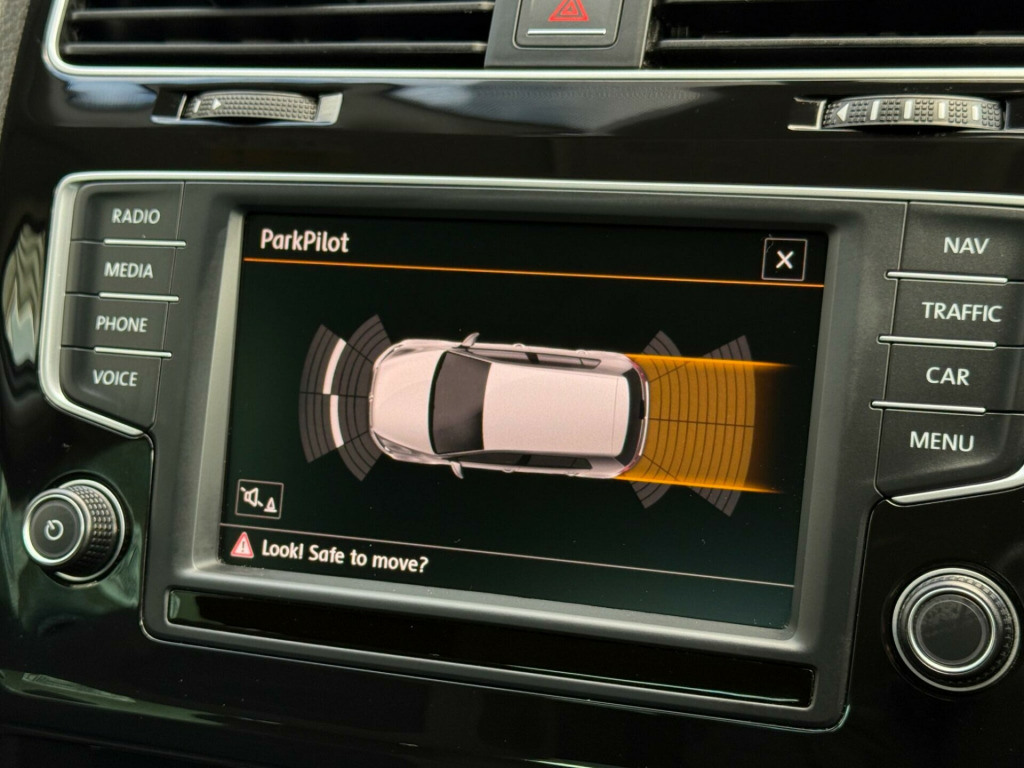Select the RADIO button
The height and width of the screenshot is (768, 1024).
[135, 216]
